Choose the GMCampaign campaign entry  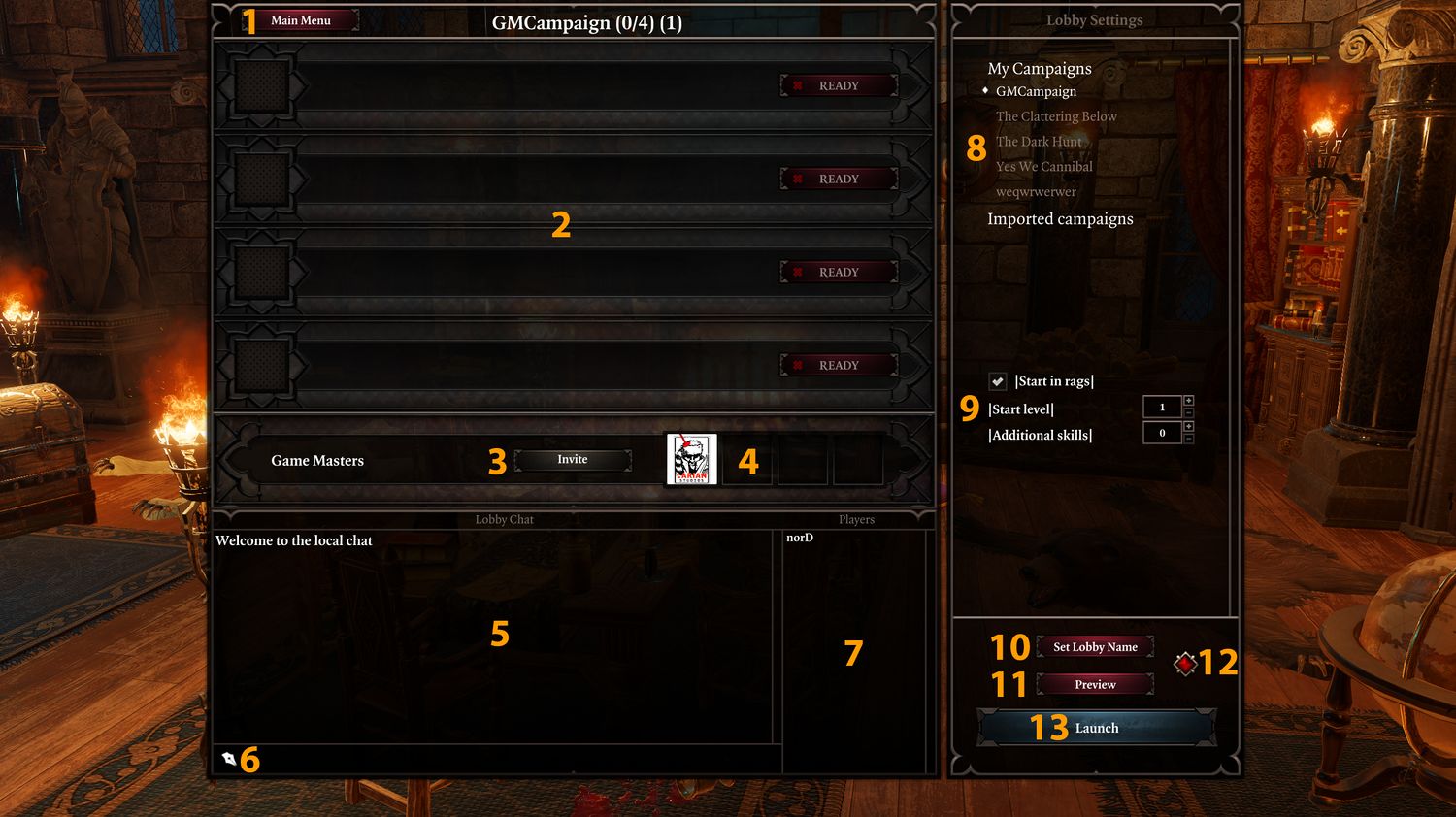tap(1036, 91)
